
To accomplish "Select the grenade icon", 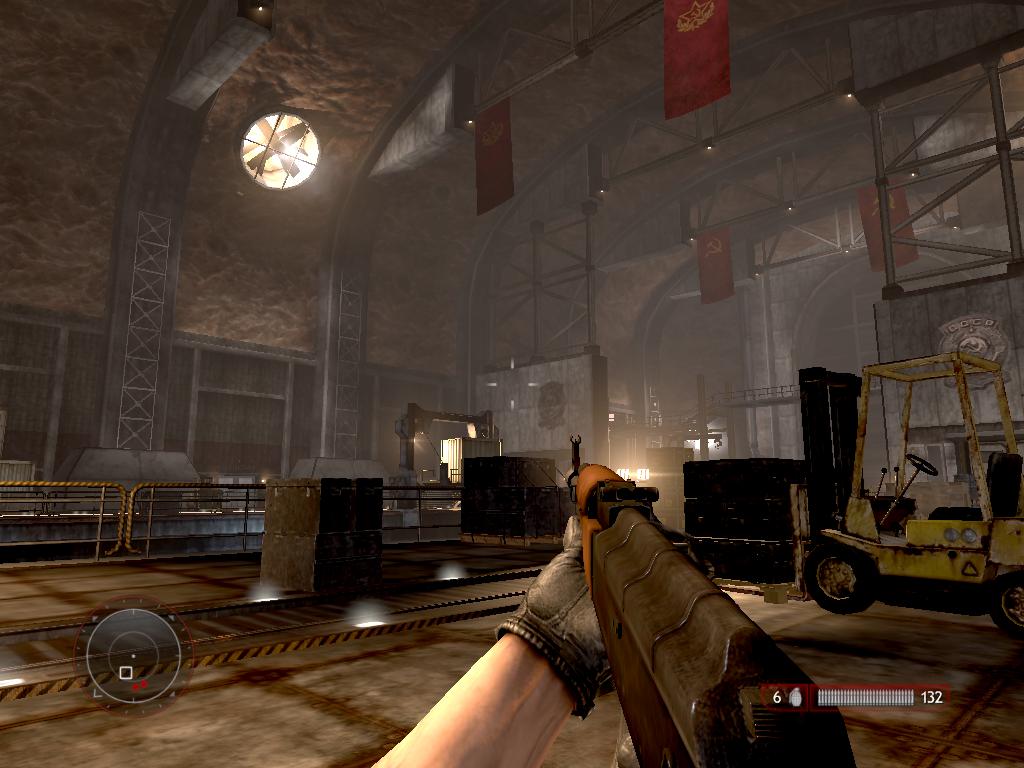I will pyautogui.click(x=797, y=697).
